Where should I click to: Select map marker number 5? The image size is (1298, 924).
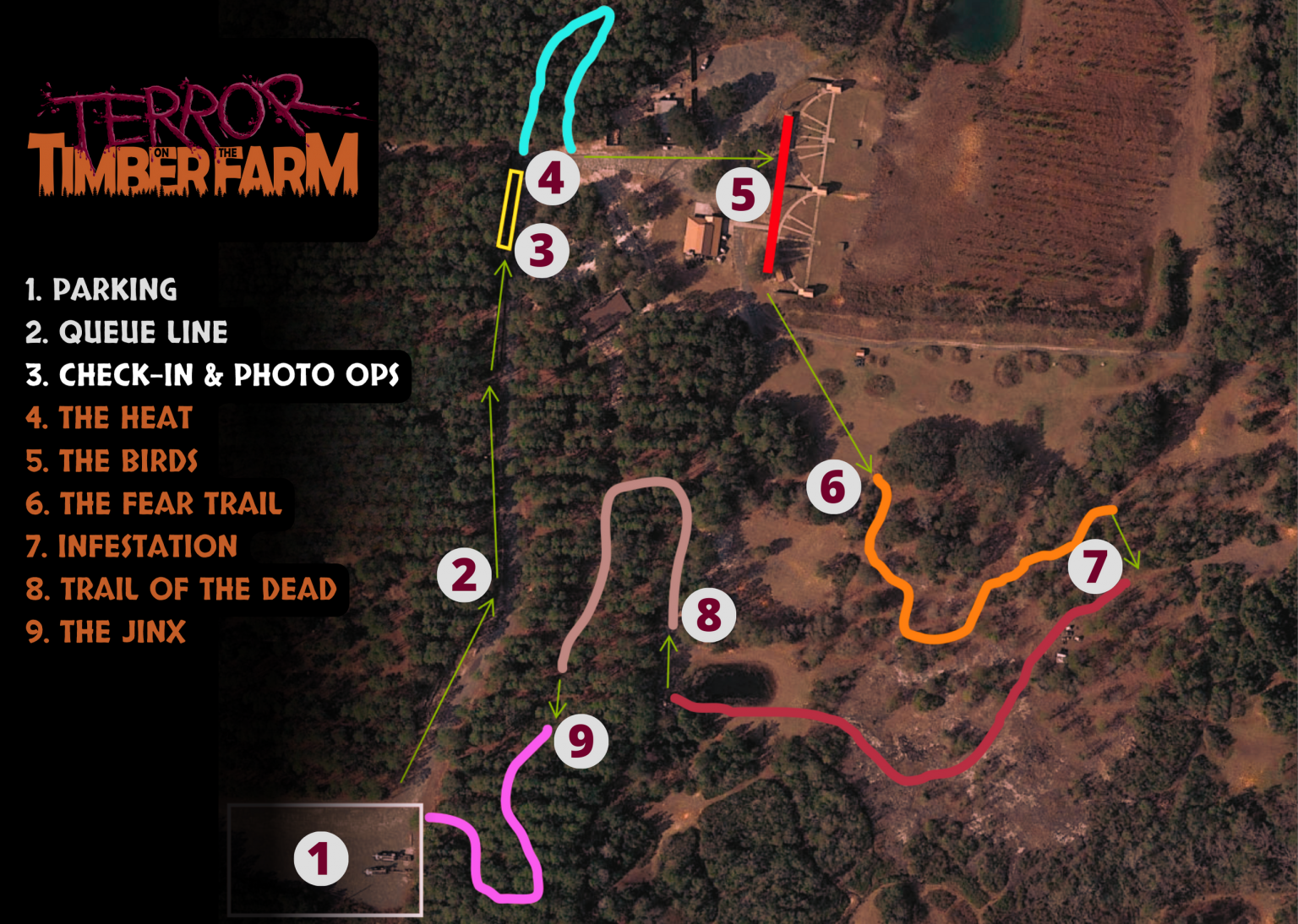click(x=743, y=194)
